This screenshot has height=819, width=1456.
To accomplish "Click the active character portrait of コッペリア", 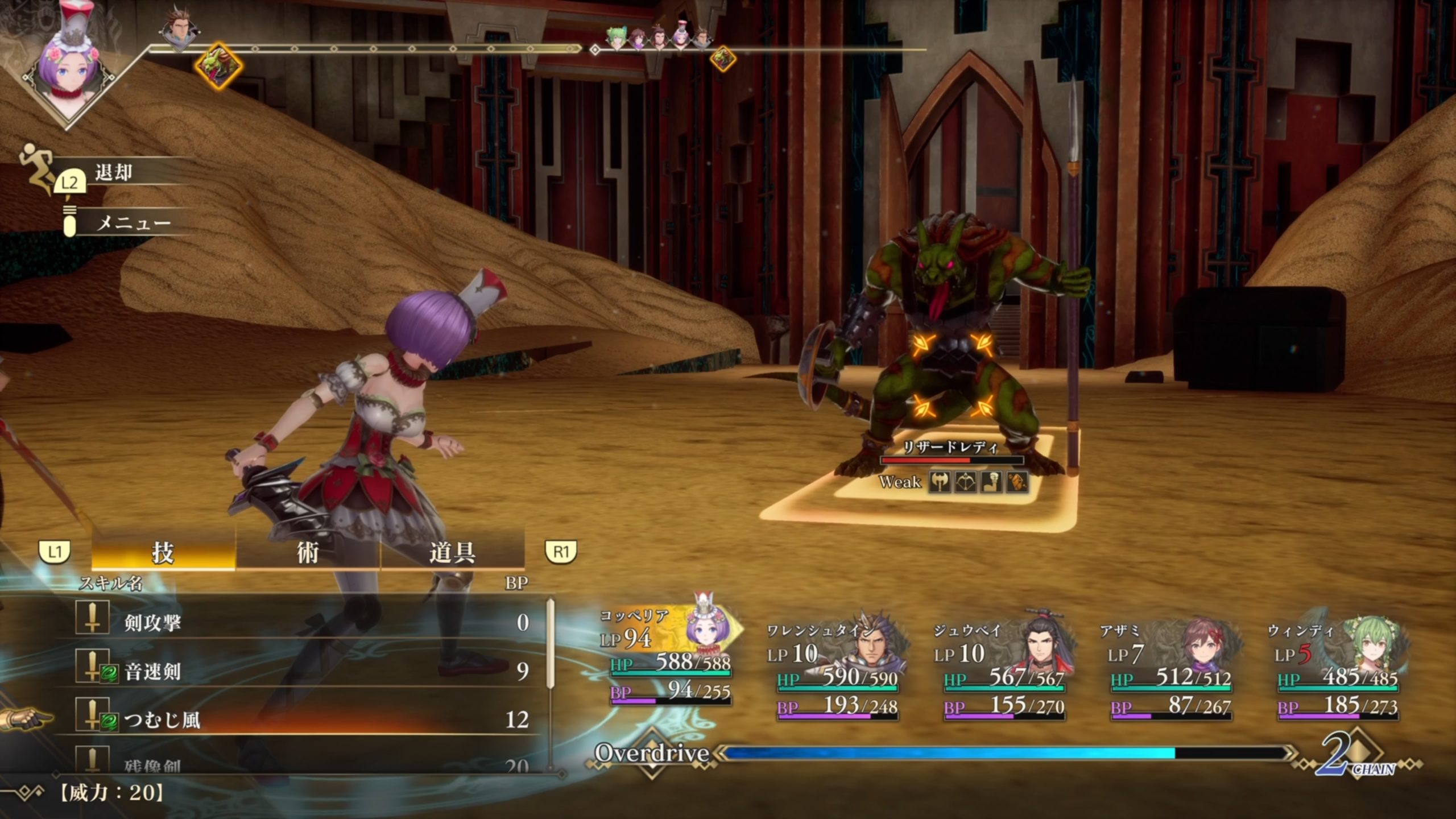I will (69, 74).
